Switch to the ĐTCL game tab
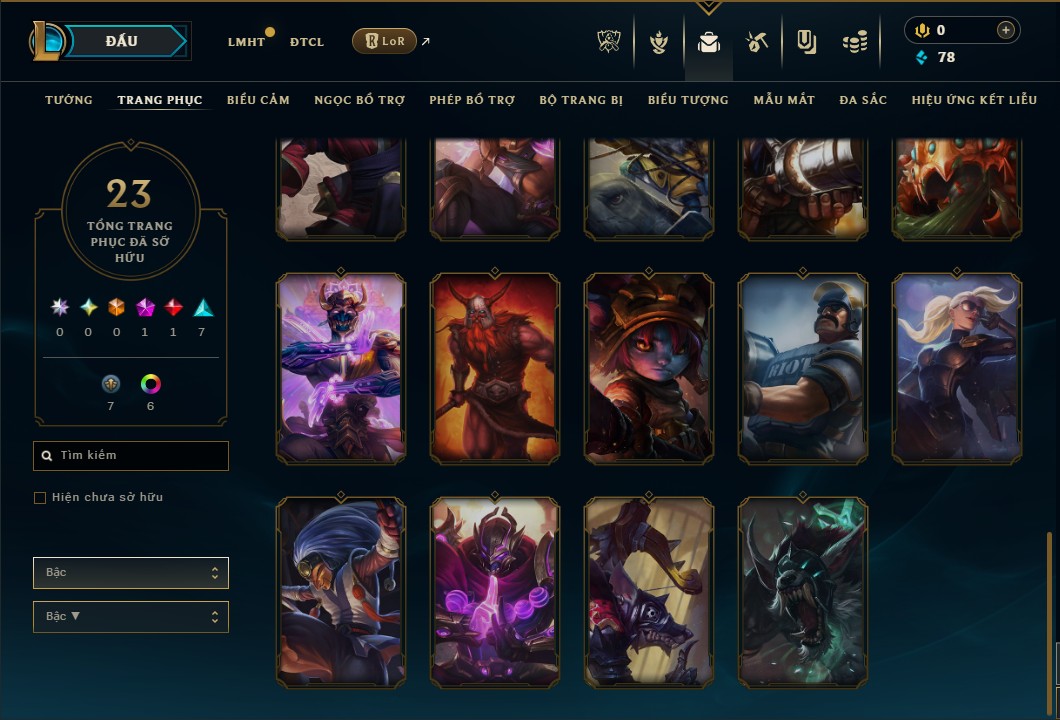Image resolution: width=1060 pixels, height=720 pixels. pos(307,42)
